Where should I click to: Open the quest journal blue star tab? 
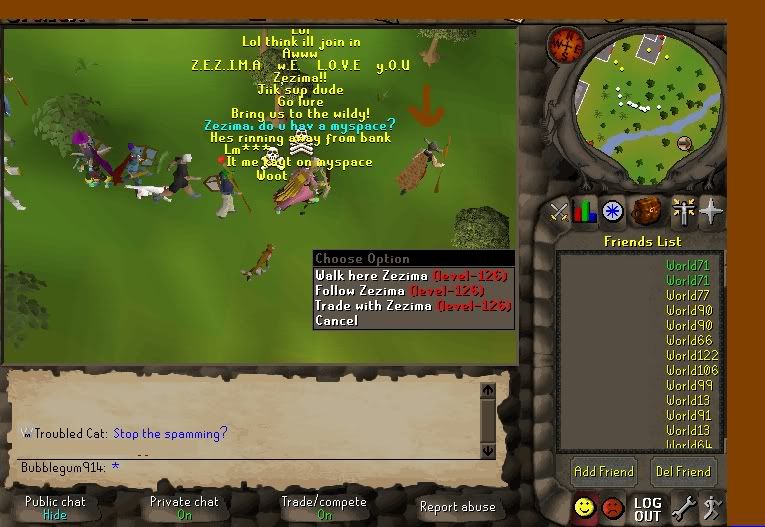tap(613, 212)
